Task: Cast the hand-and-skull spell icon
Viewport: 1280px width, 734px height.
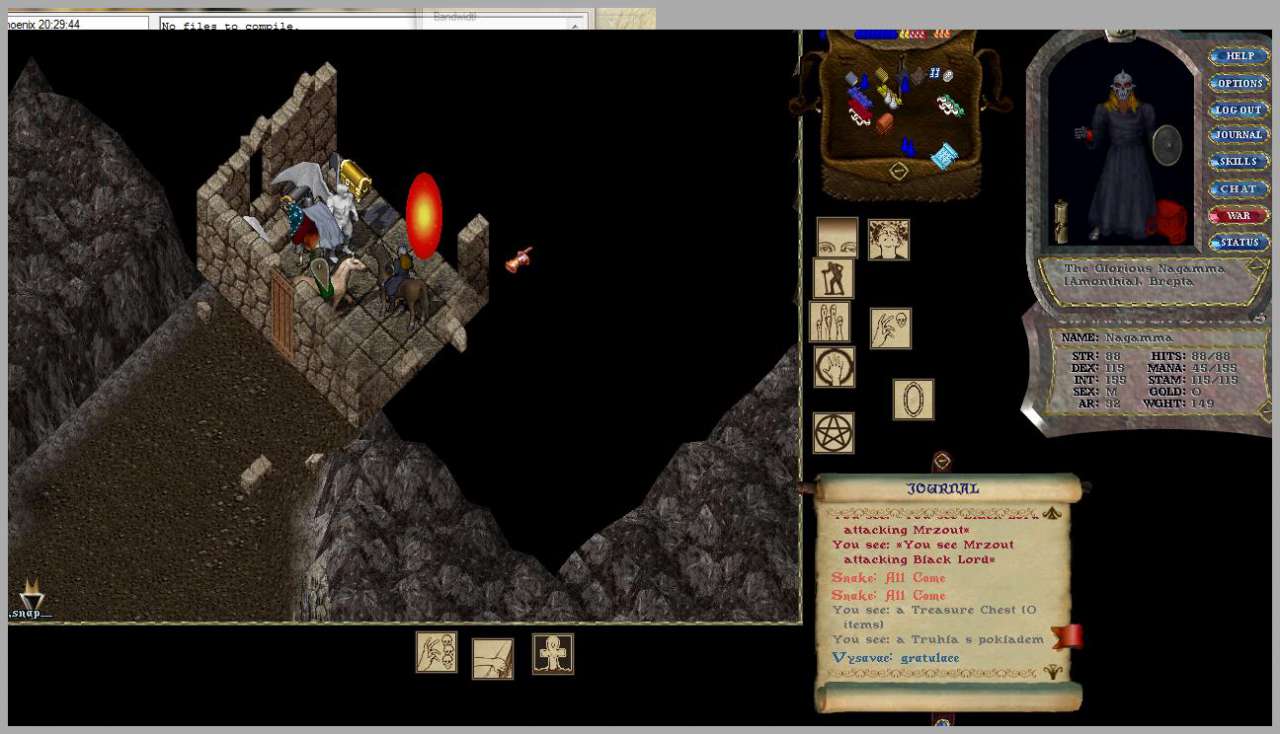Action: pyautogui.click(x=891, y=328)
